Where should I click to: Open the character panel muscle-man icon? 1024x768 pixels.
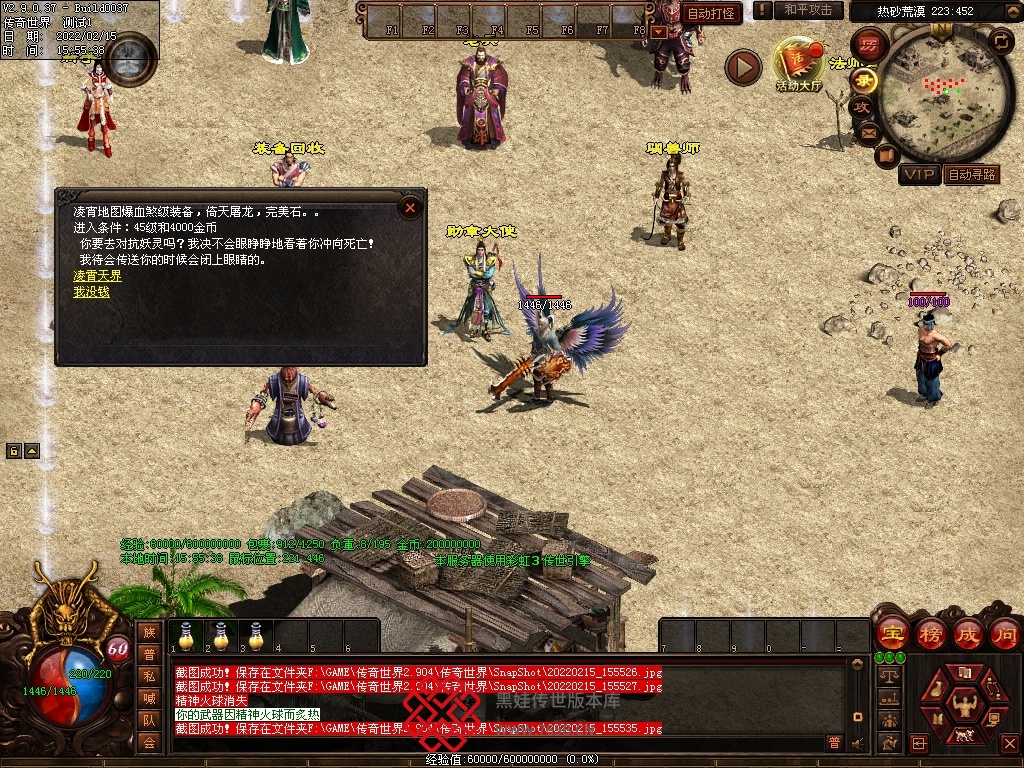pyautogui.click(x=964, y=704)
